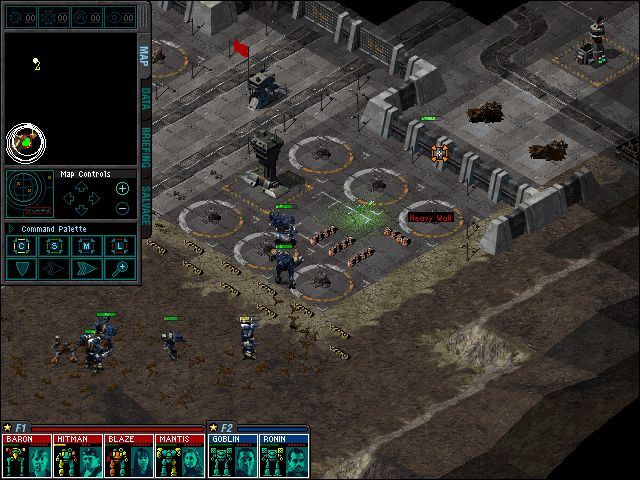Activate the C command palette button
Screen dimensions: 640x480
tap(23, 246)
